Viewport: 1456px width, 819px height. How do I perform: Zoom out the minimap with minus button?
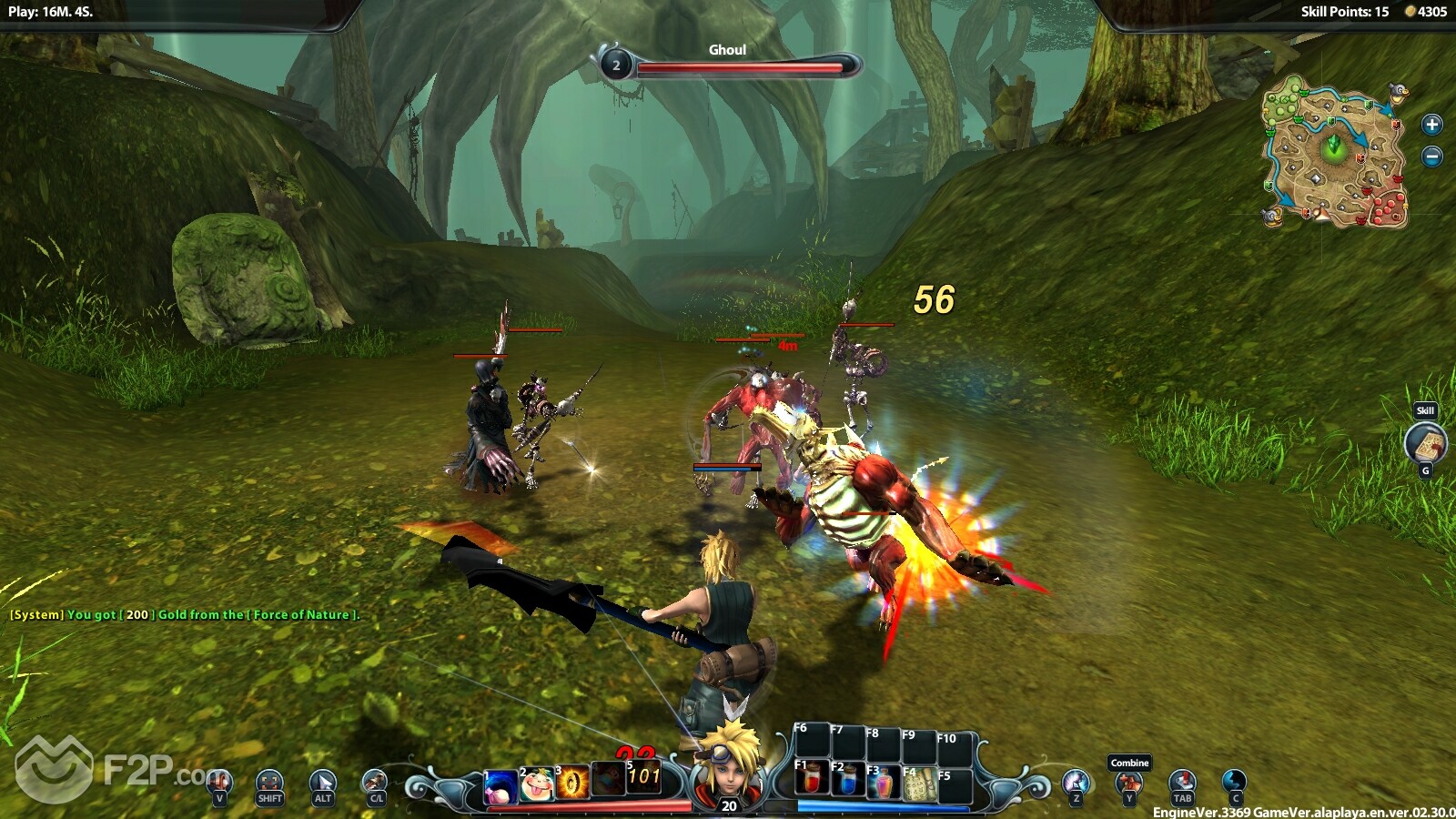pos(1431,157)
